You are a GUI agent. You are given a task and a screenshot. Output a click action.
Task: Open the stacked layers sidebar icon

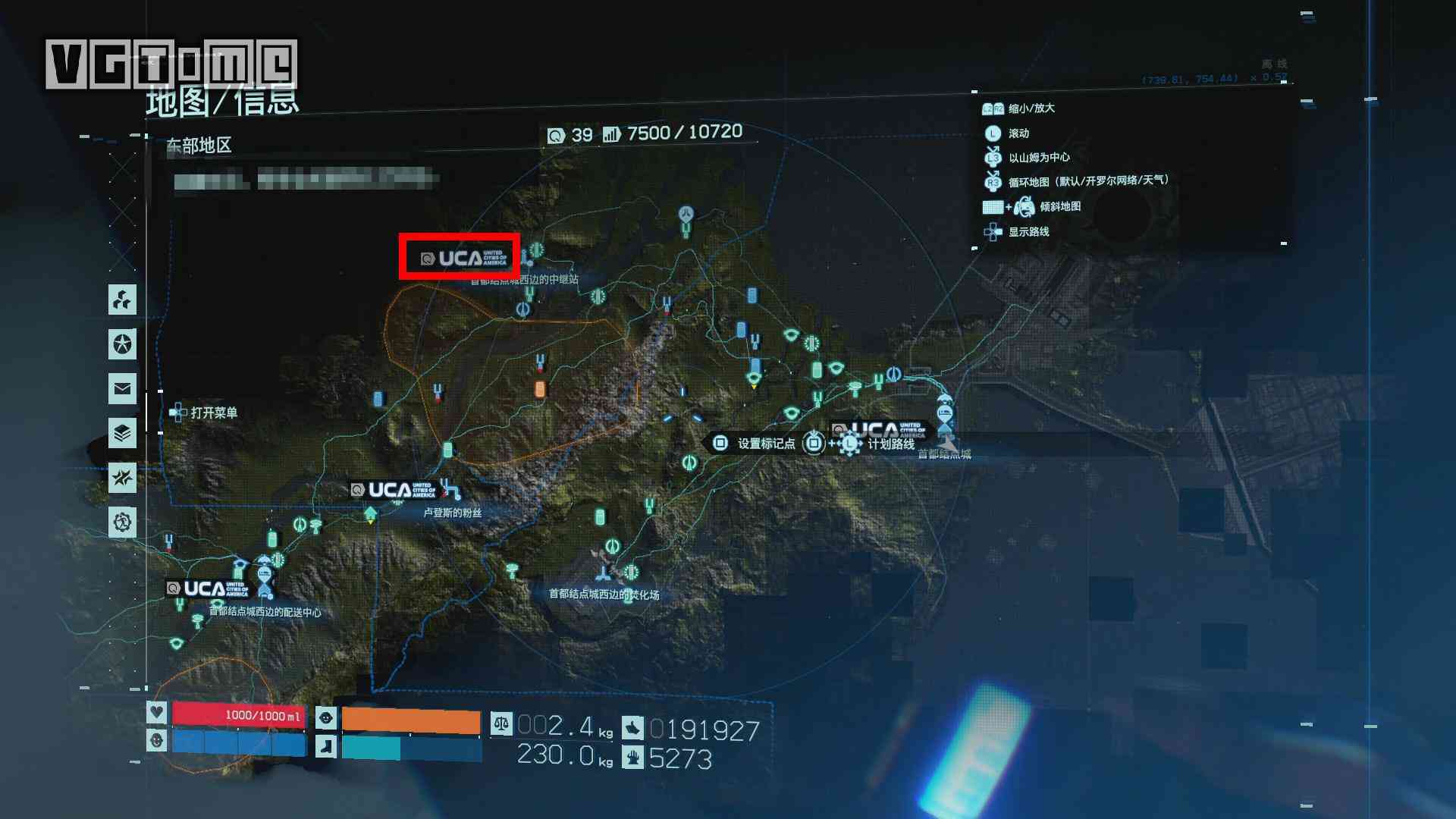pyautogui.click(x=122, y=434)
